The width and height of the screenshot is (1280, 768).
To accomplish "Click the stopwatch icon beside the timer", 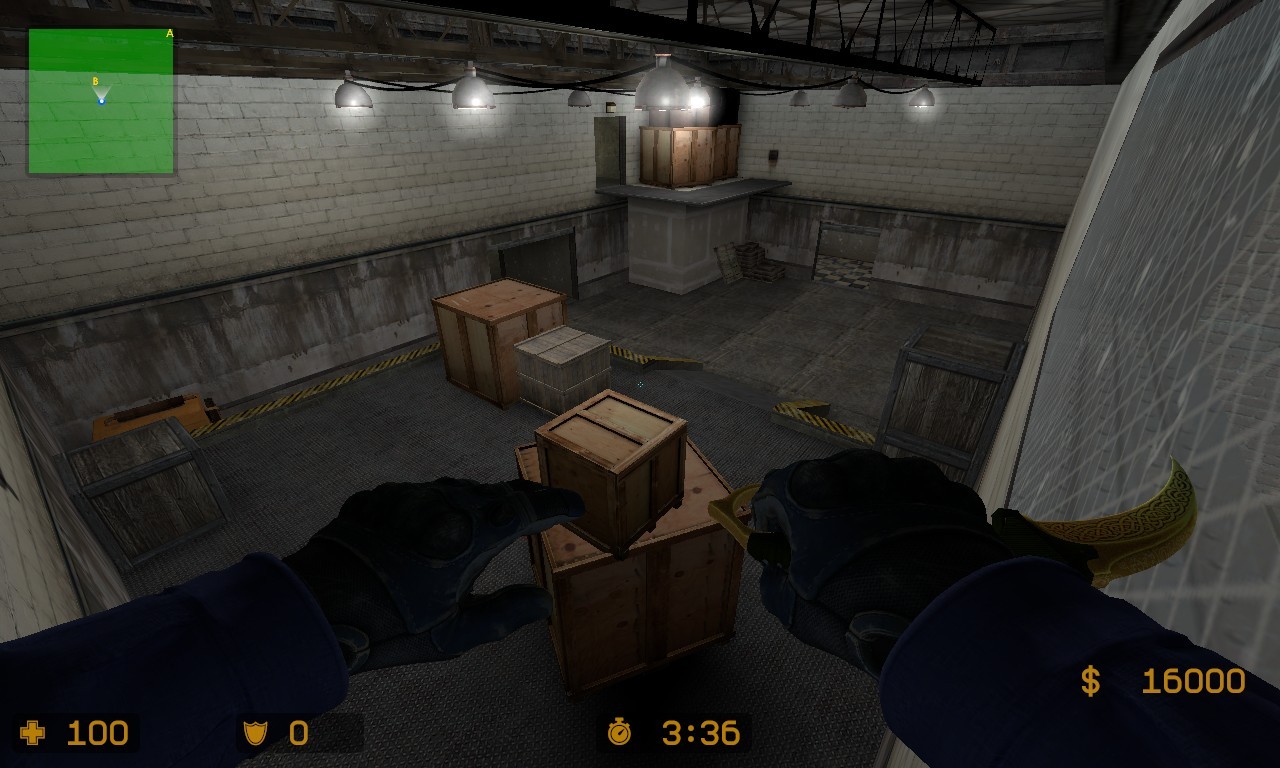I will coord(620,733).
